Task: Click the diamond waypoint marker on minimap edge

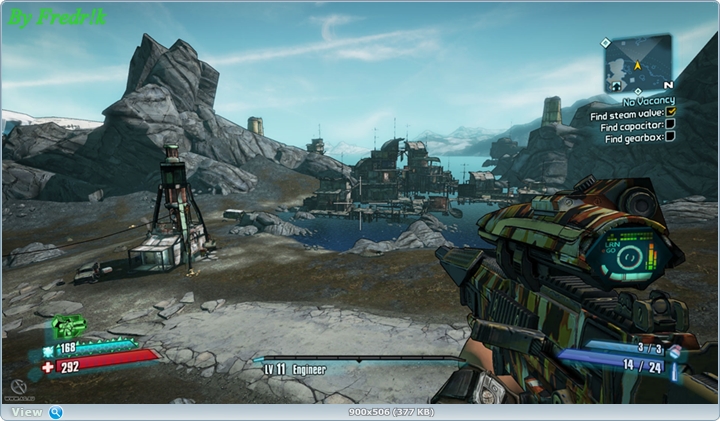Action: 606,43
